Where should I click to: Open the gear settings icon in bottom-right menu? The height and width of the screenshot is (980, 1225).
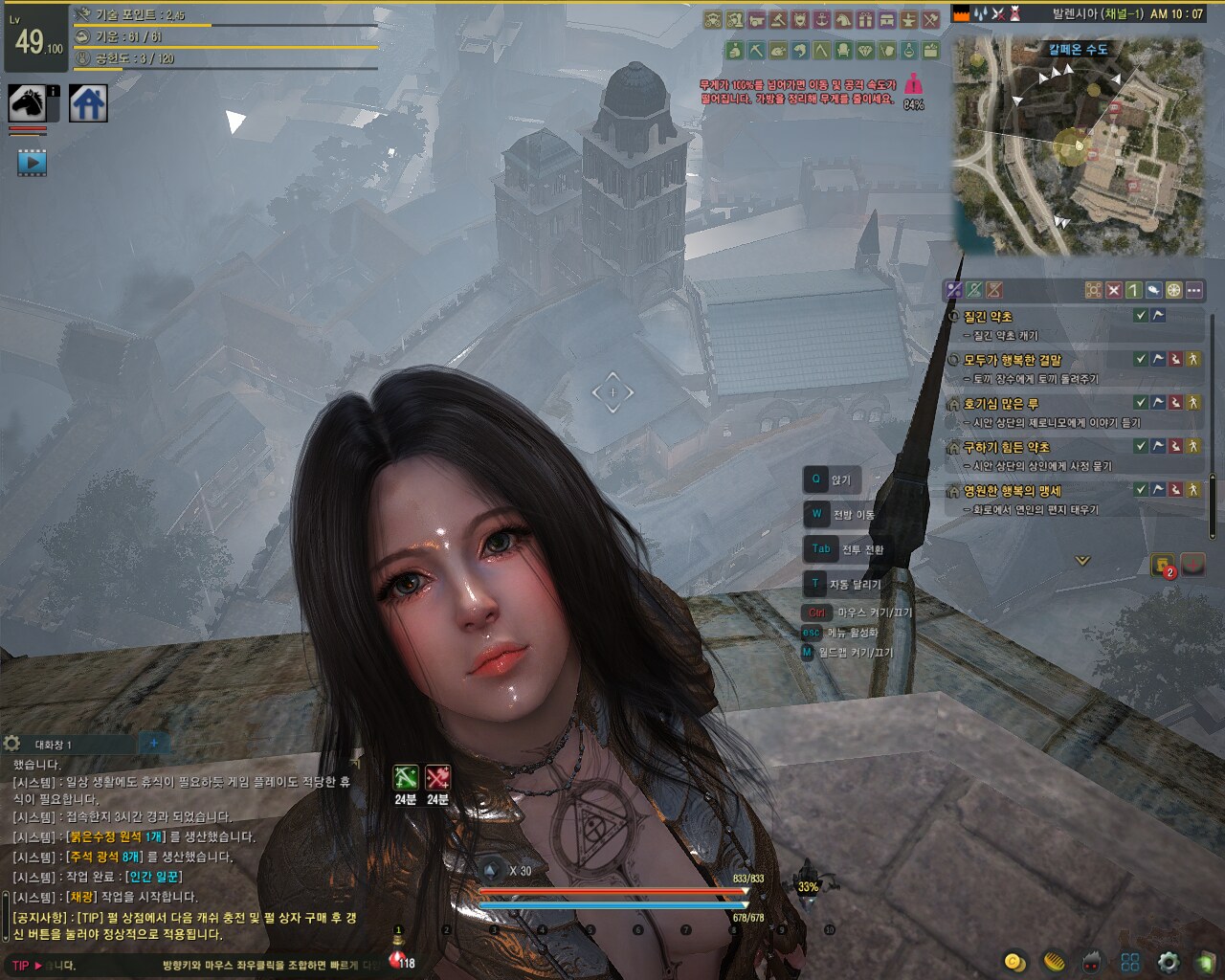(x=1168, y=962)
